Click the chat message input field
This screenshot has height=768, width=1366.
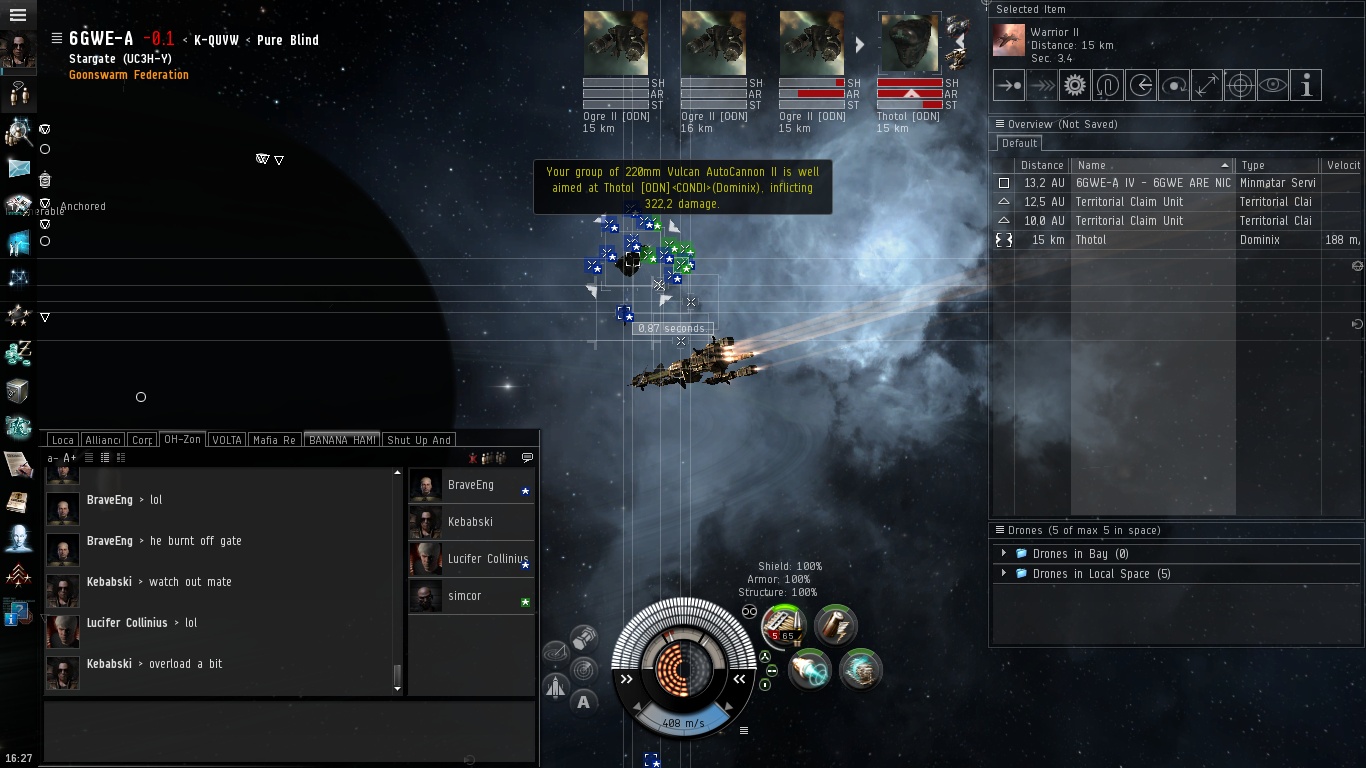(290, 730)
